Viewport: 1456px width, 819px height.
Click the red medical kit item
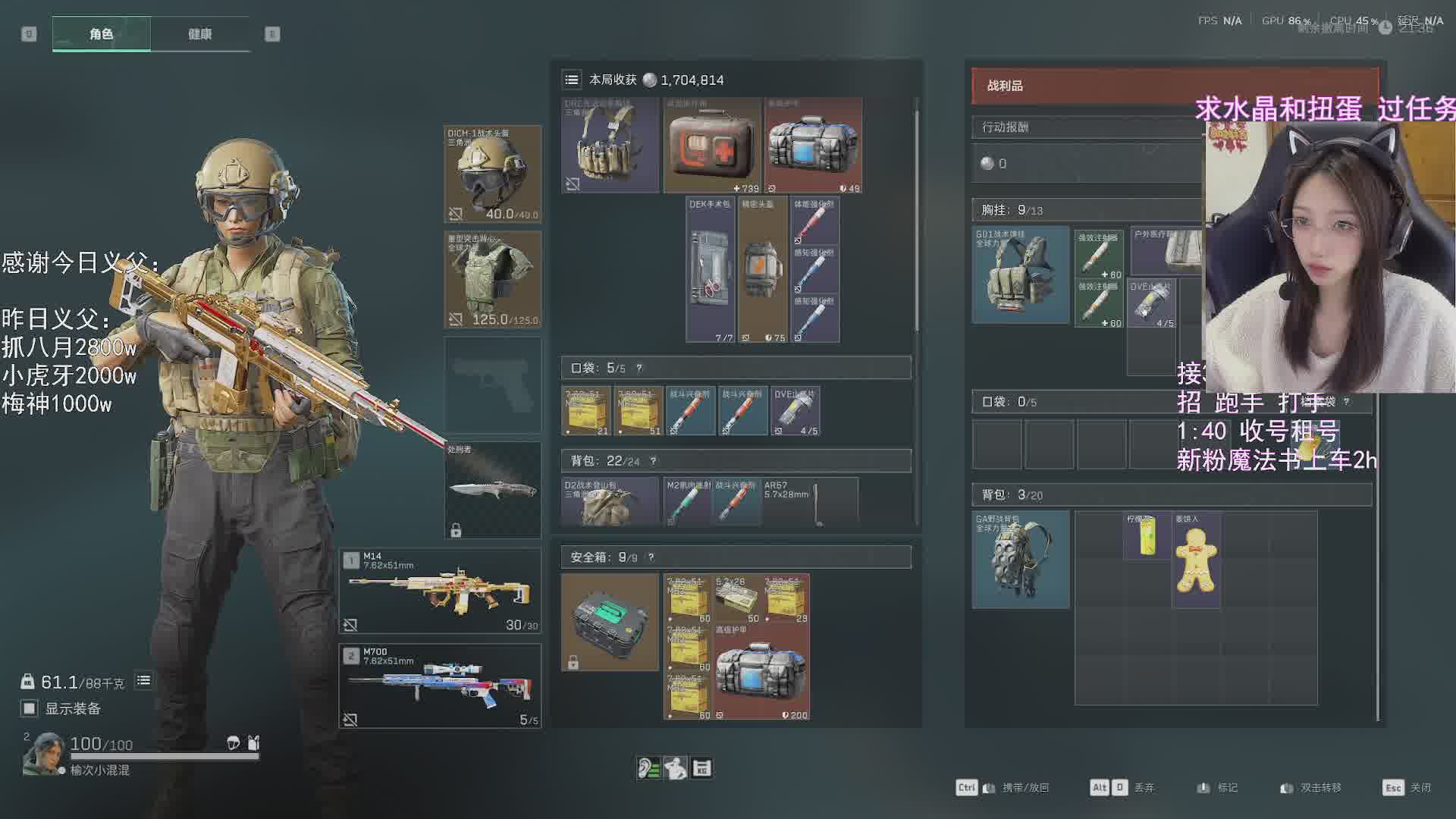coord(712,145)
